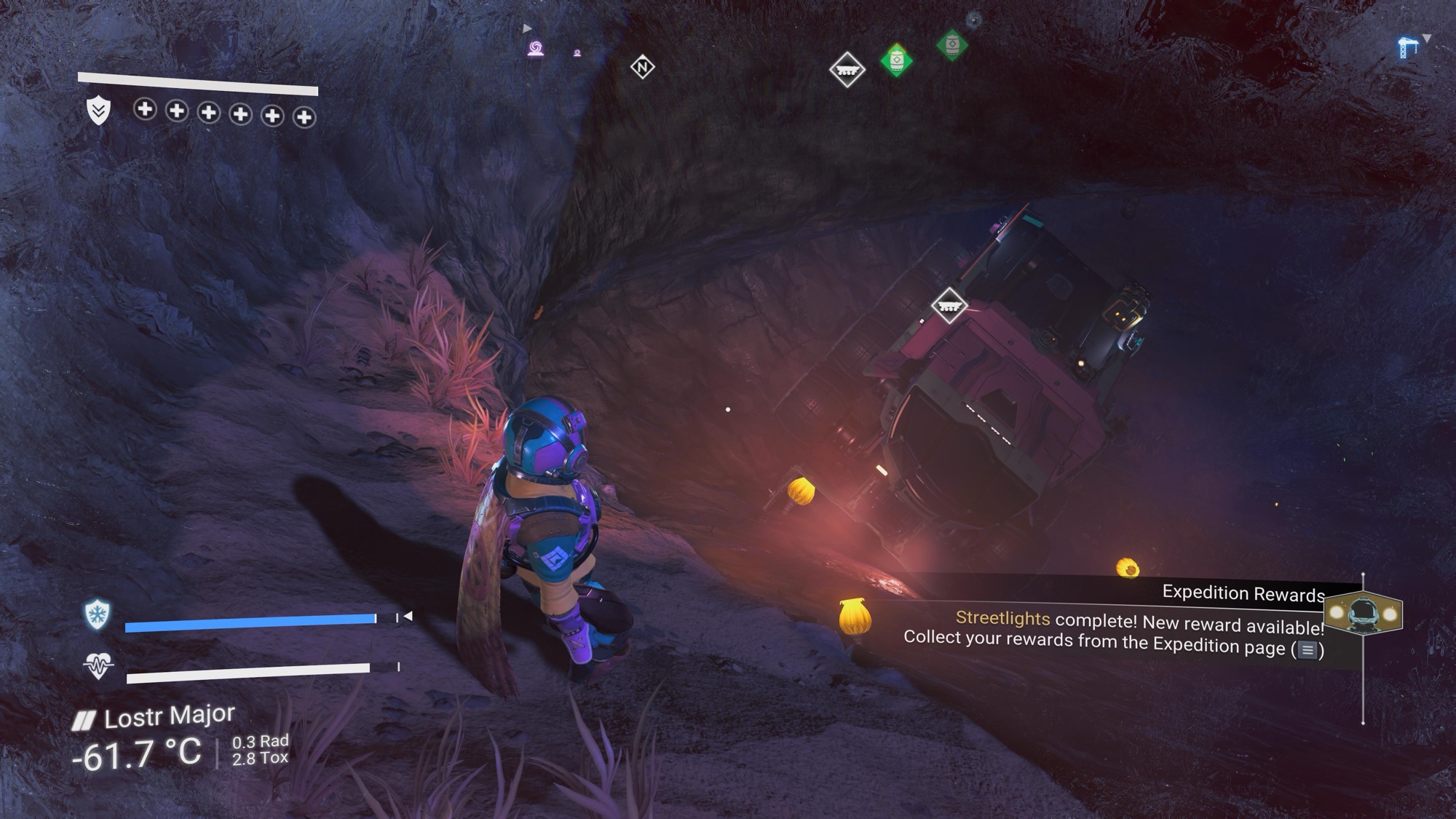The image size is (1456, 819).
Task: Select the white diamond marker over the vehicle
Action: pyautogui.click(x=949, y=305)
